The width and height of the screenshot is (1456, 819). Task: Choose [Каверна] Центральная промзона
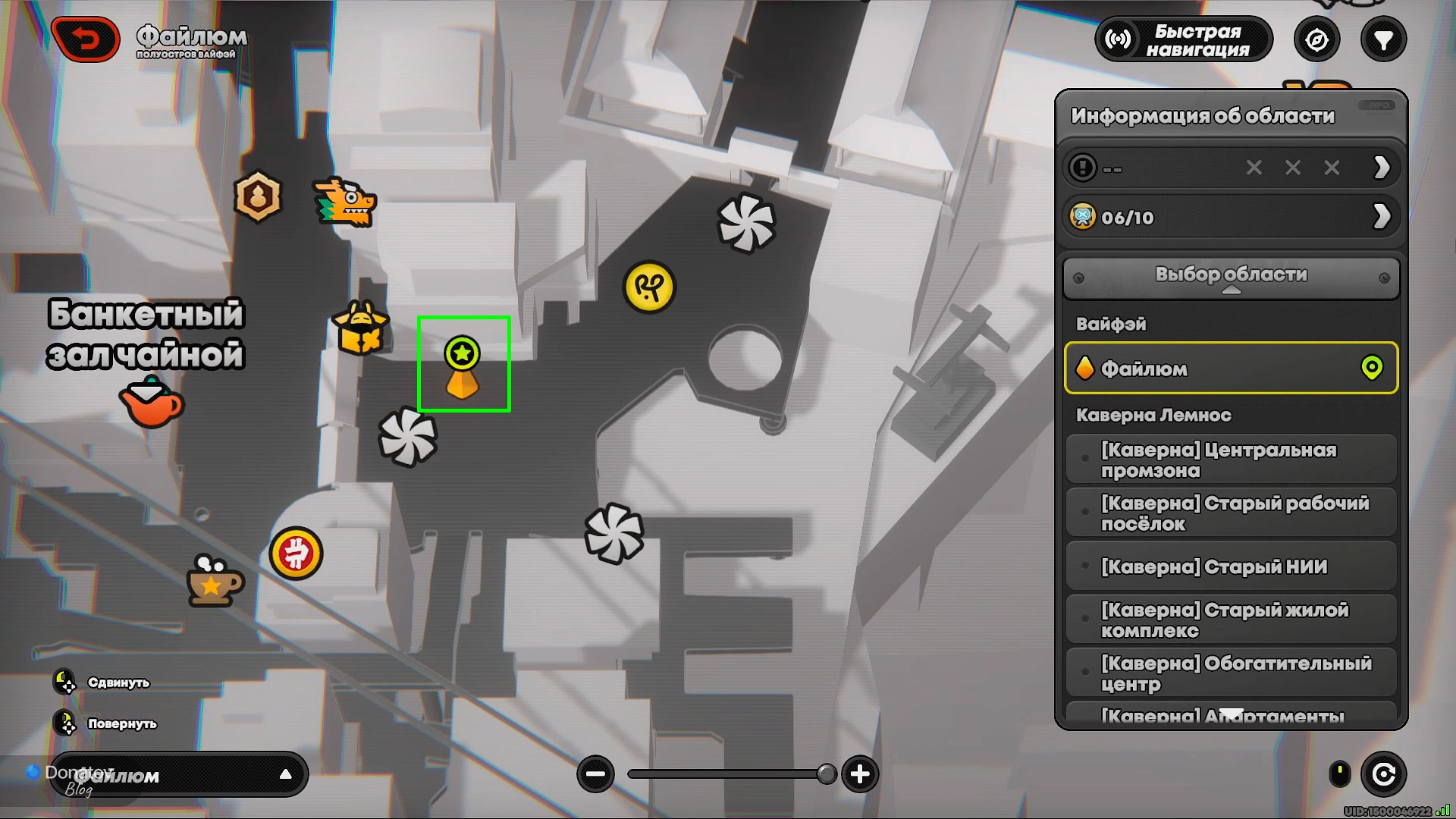pos(1231,460)
